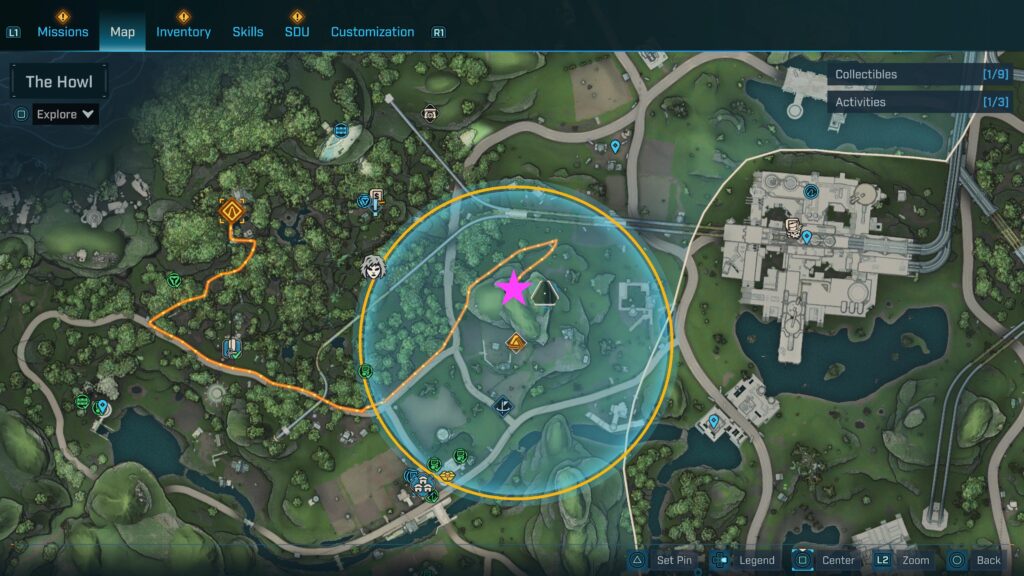The width and height of the screenshot is (1024, 576).
Task: Switch to the Missions tab
Action: pyautogui.click(x=63, y=32)
